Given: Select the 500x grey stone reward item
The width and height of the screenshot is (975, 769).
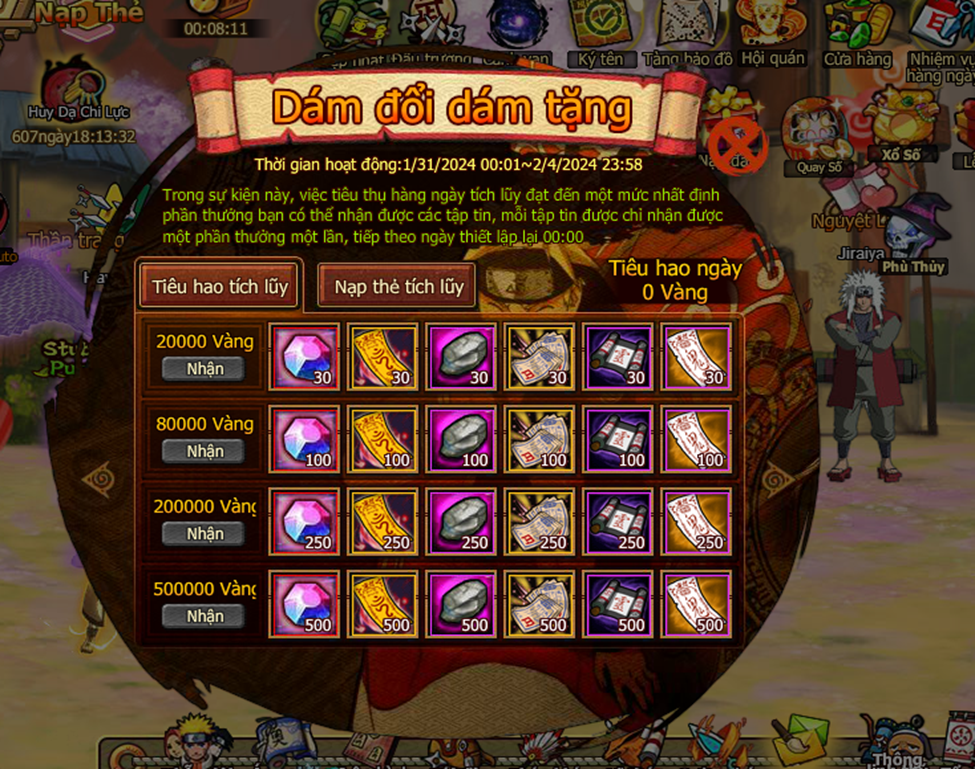Looking at the screenshot, I should tap(460, 605).
